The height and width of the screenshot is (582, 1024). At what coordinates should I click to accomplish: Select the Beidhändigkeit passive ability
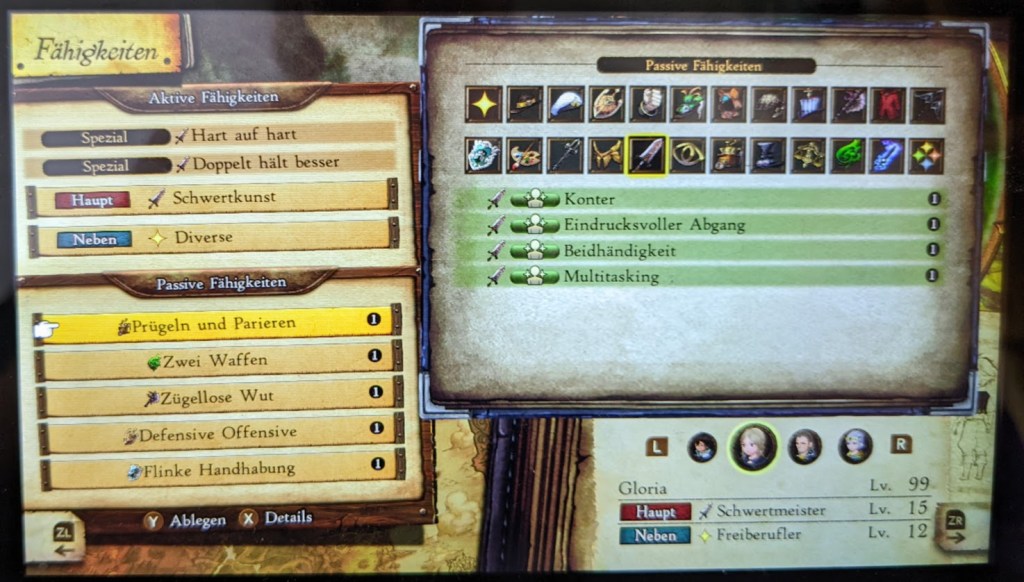pyautogui.click(x=700, y=250)
